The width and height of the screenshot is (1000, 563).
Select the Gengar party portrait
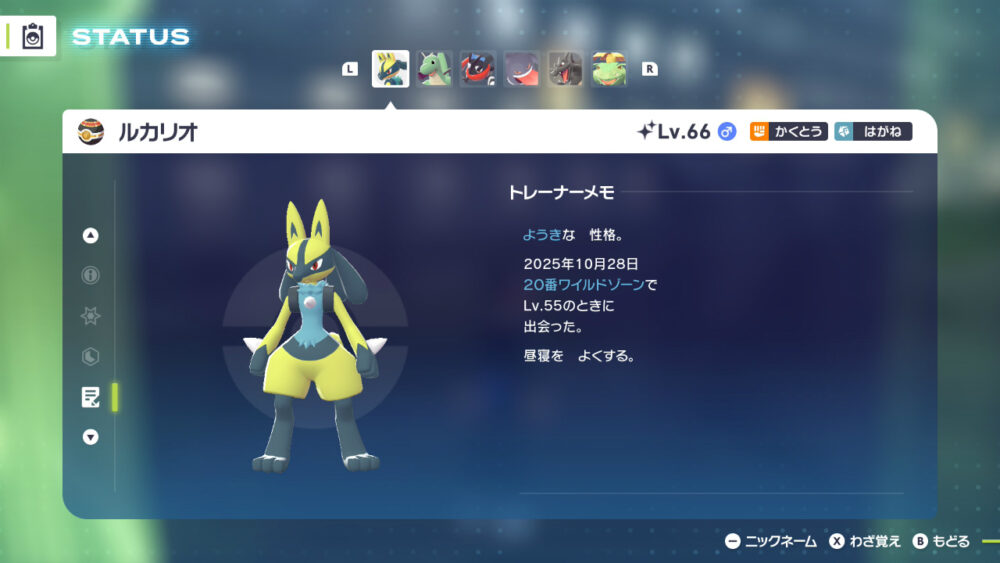click(x=522, y=69)
